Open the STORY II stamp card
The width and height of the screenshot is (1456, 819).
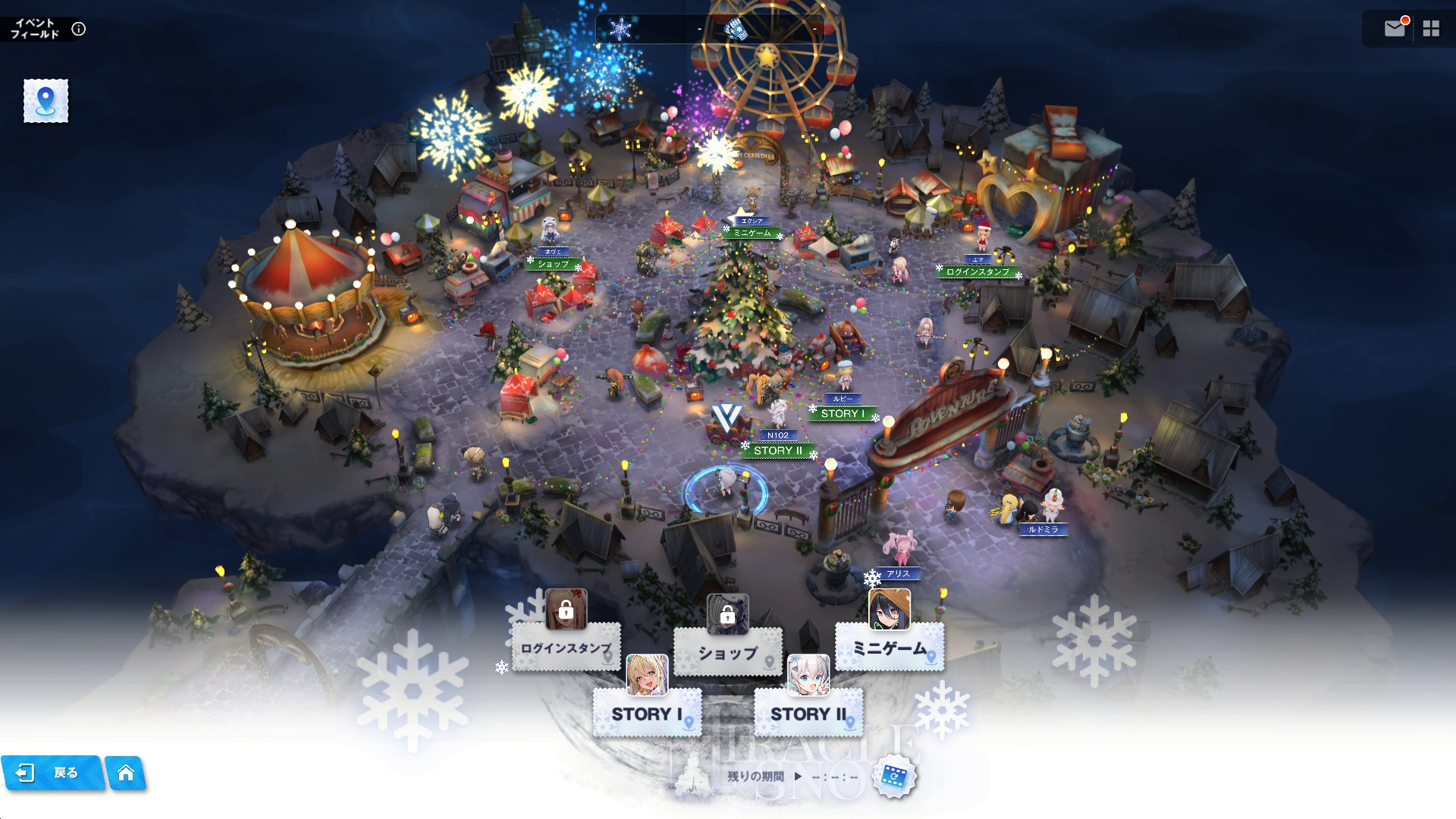tap(808, 714)
